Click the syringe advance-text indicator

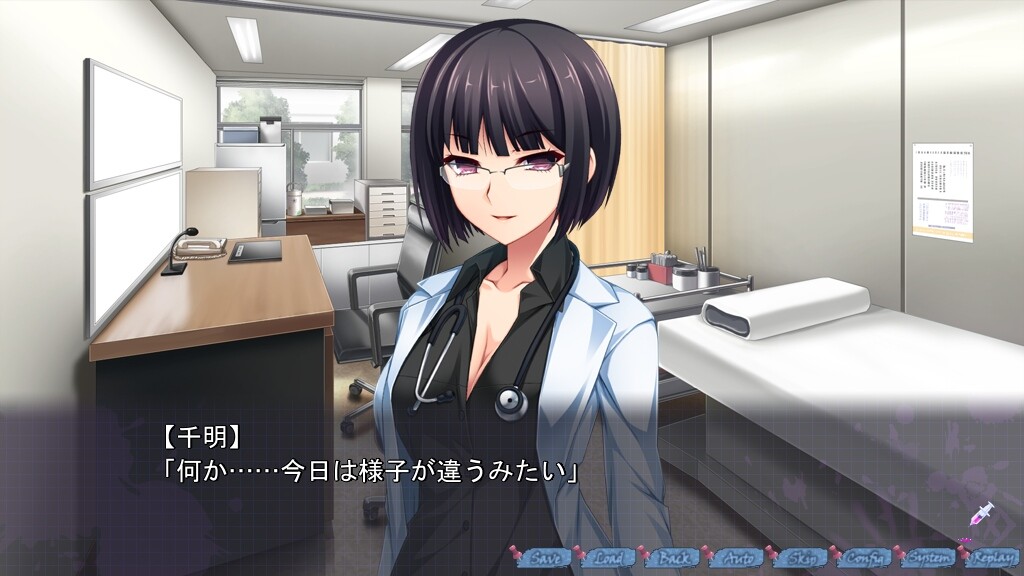click(981, 514)
